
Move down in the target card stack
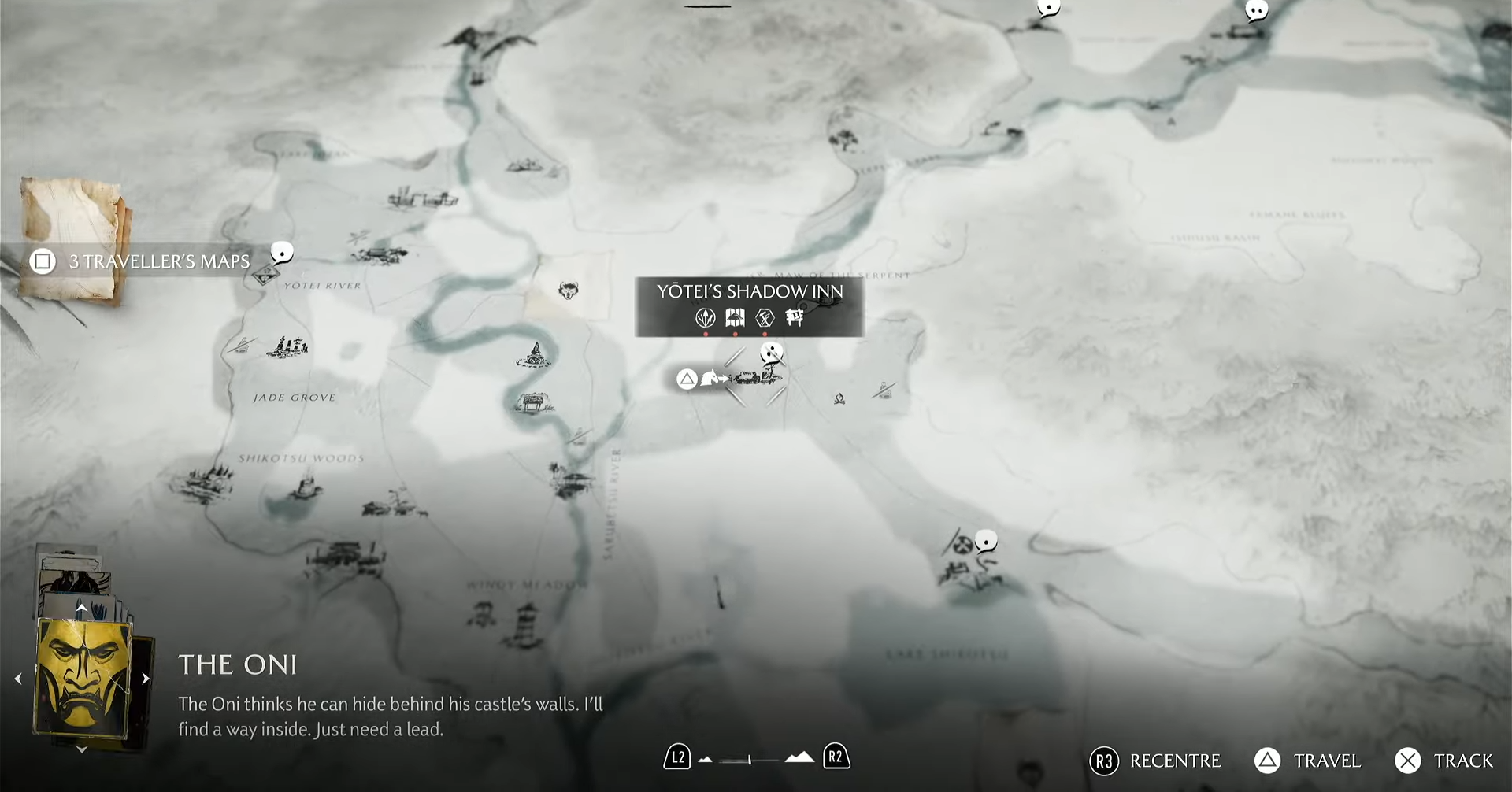point(82,750)
